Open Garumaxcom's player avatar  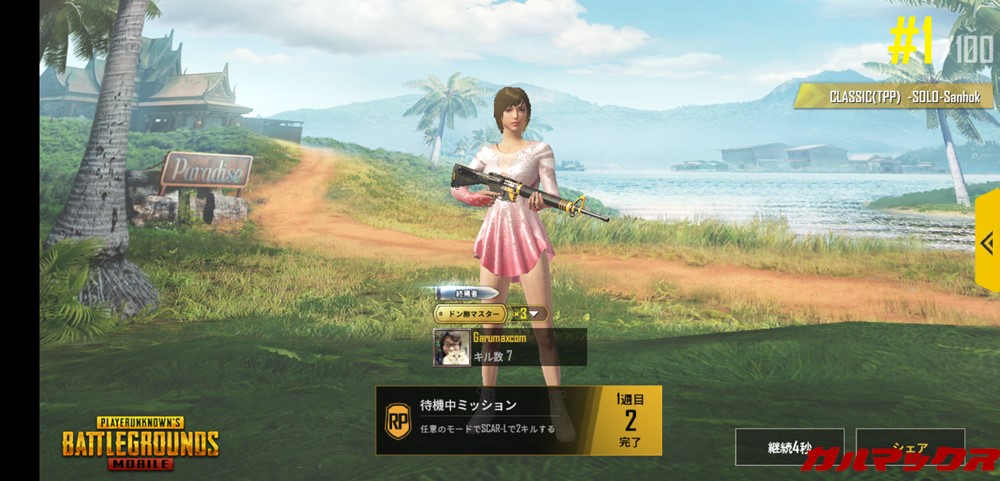(449, 347)
